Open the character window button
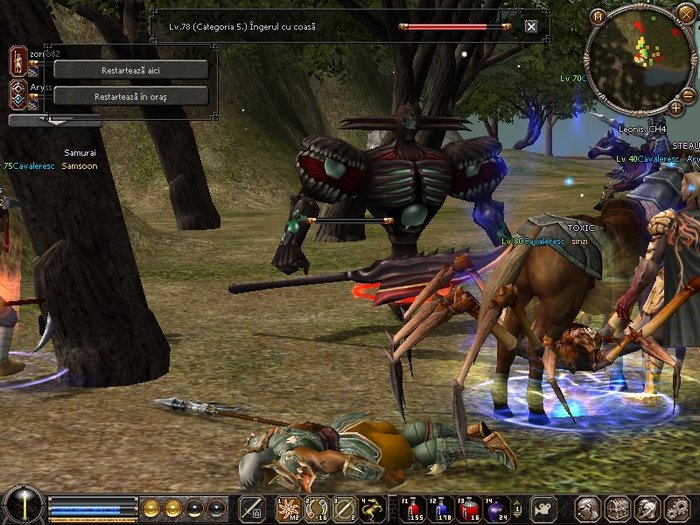Image resolution: width=700 pixels, height=525 pixels. (589, 508)
